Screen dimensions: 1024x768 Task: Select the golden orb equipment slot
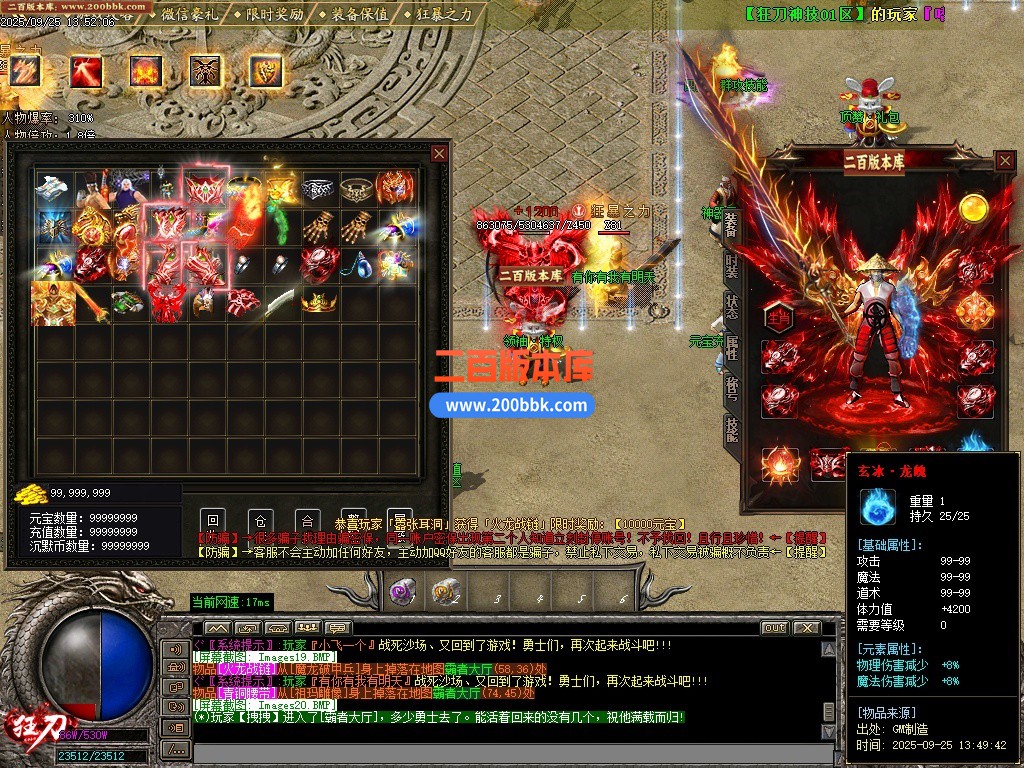point(973,207)
